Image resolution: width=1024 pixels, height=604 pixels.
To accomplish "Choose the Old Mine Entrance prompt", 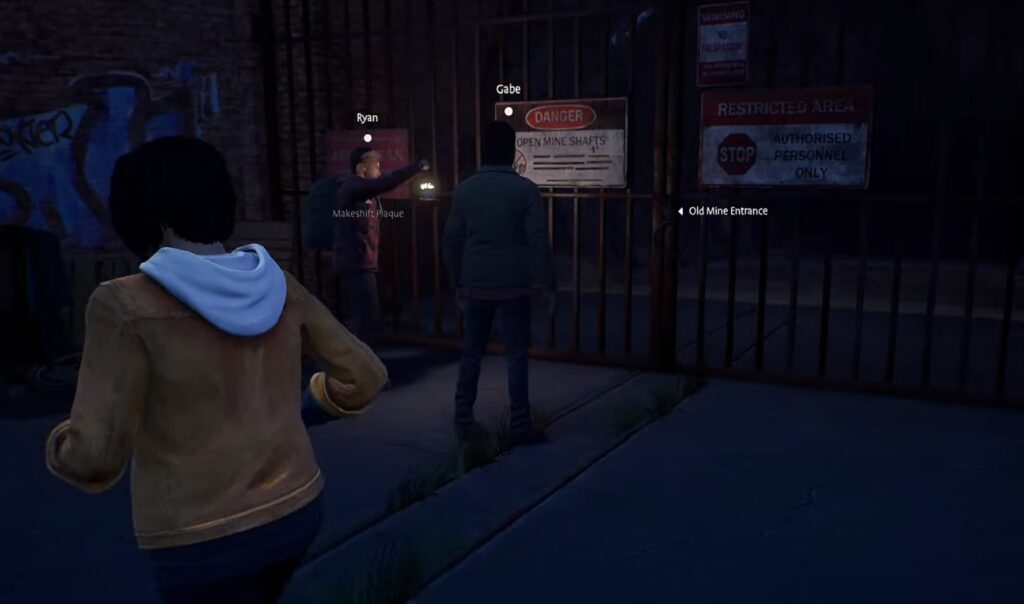I will point(727,211).
